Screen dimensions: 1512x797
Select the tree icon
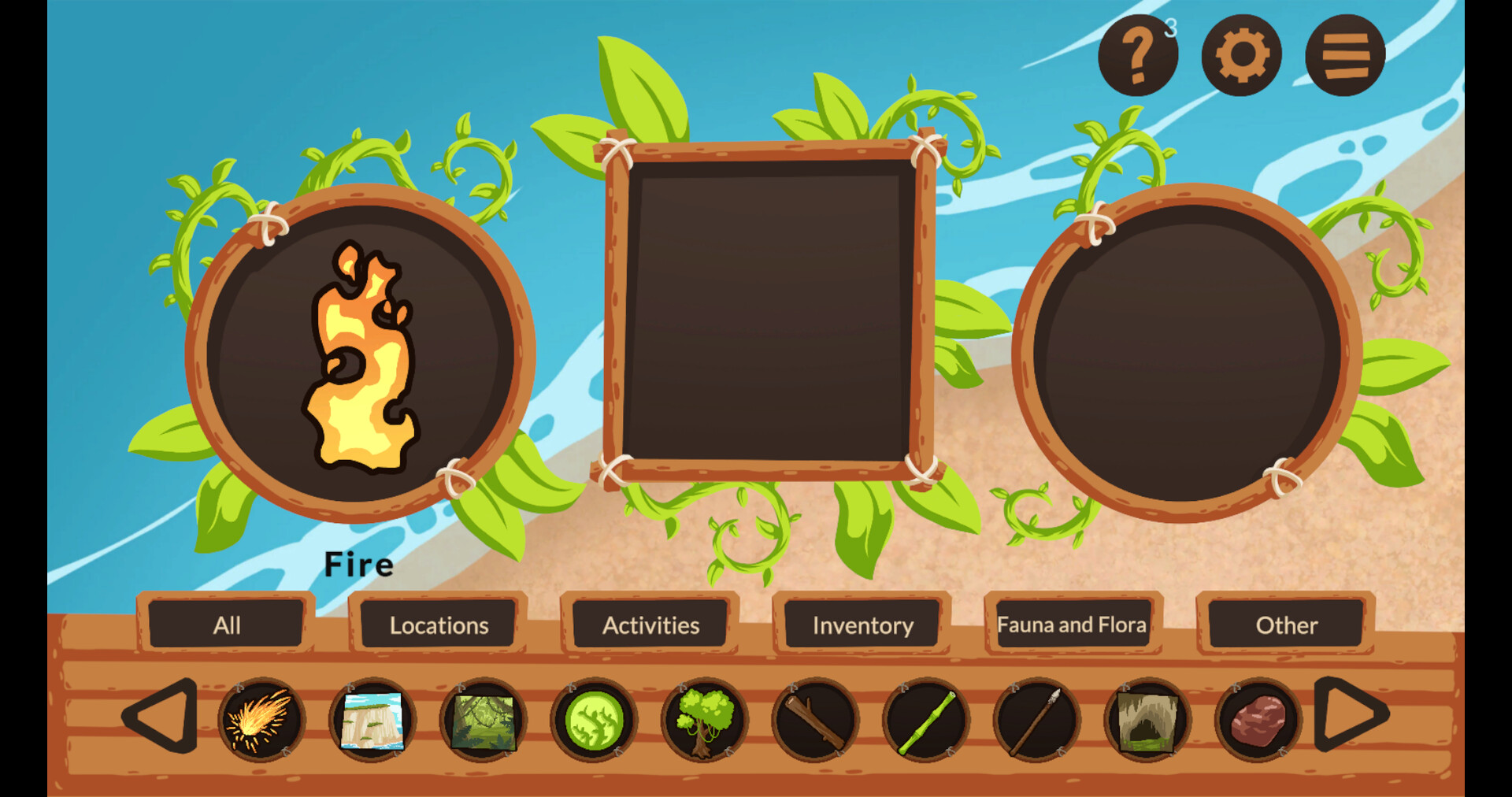click(706, 721)
